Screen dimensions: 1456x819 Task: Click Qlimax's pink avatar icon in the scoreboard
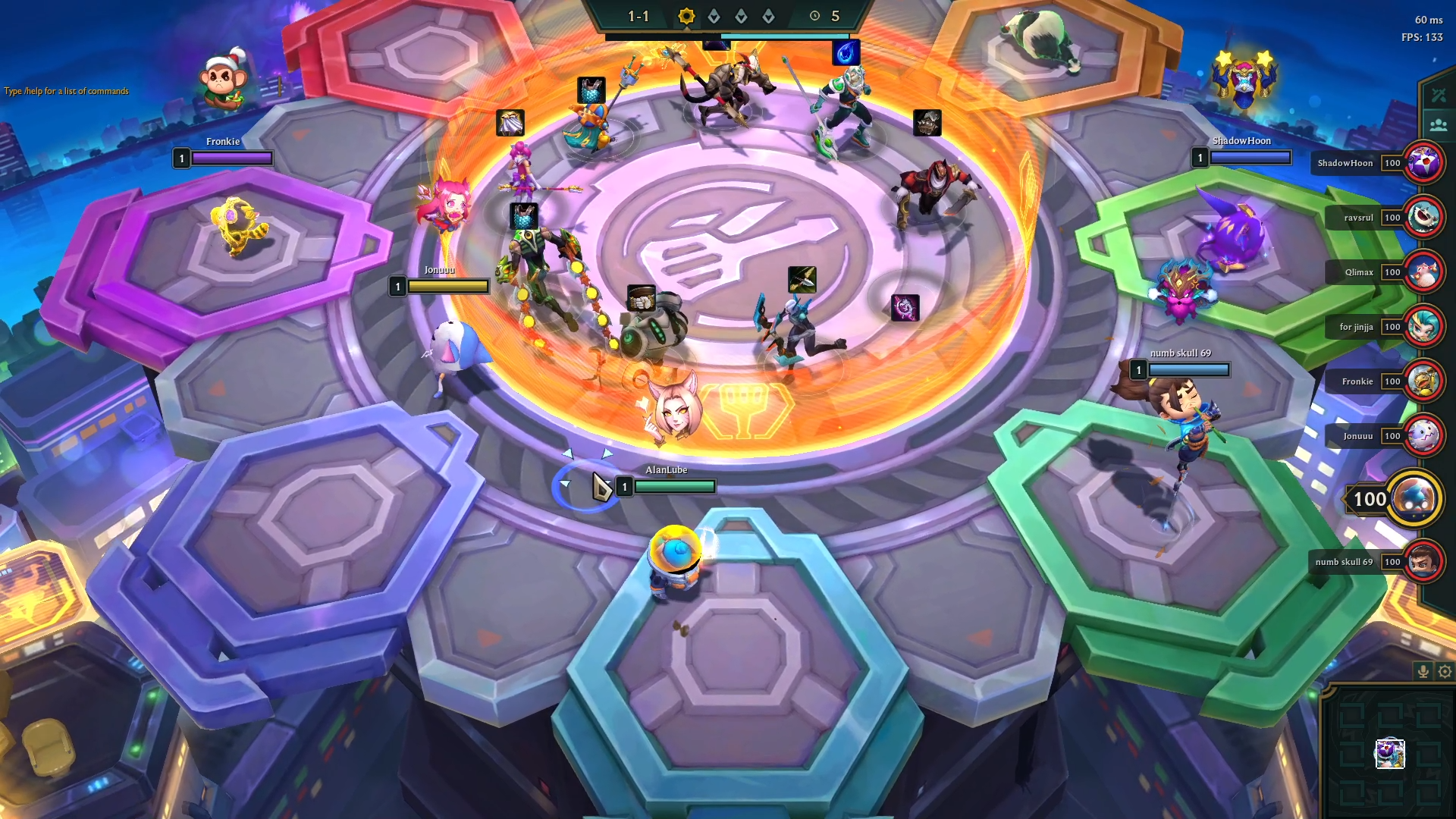1425,272
